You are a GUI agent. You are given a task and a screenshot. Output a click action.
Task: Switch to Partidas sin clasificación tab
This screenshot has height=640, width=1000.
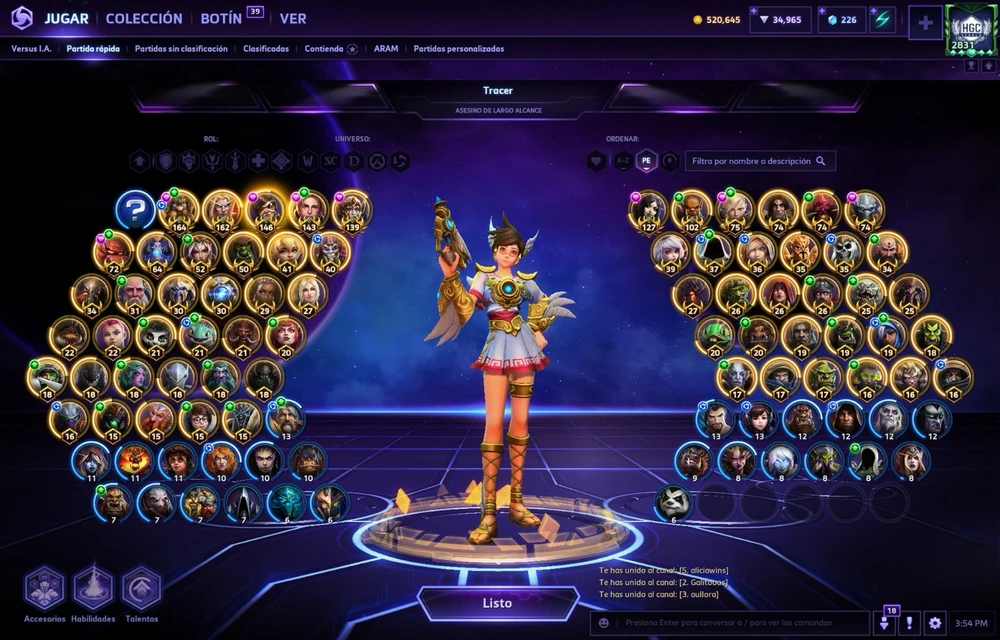(181, 48)
